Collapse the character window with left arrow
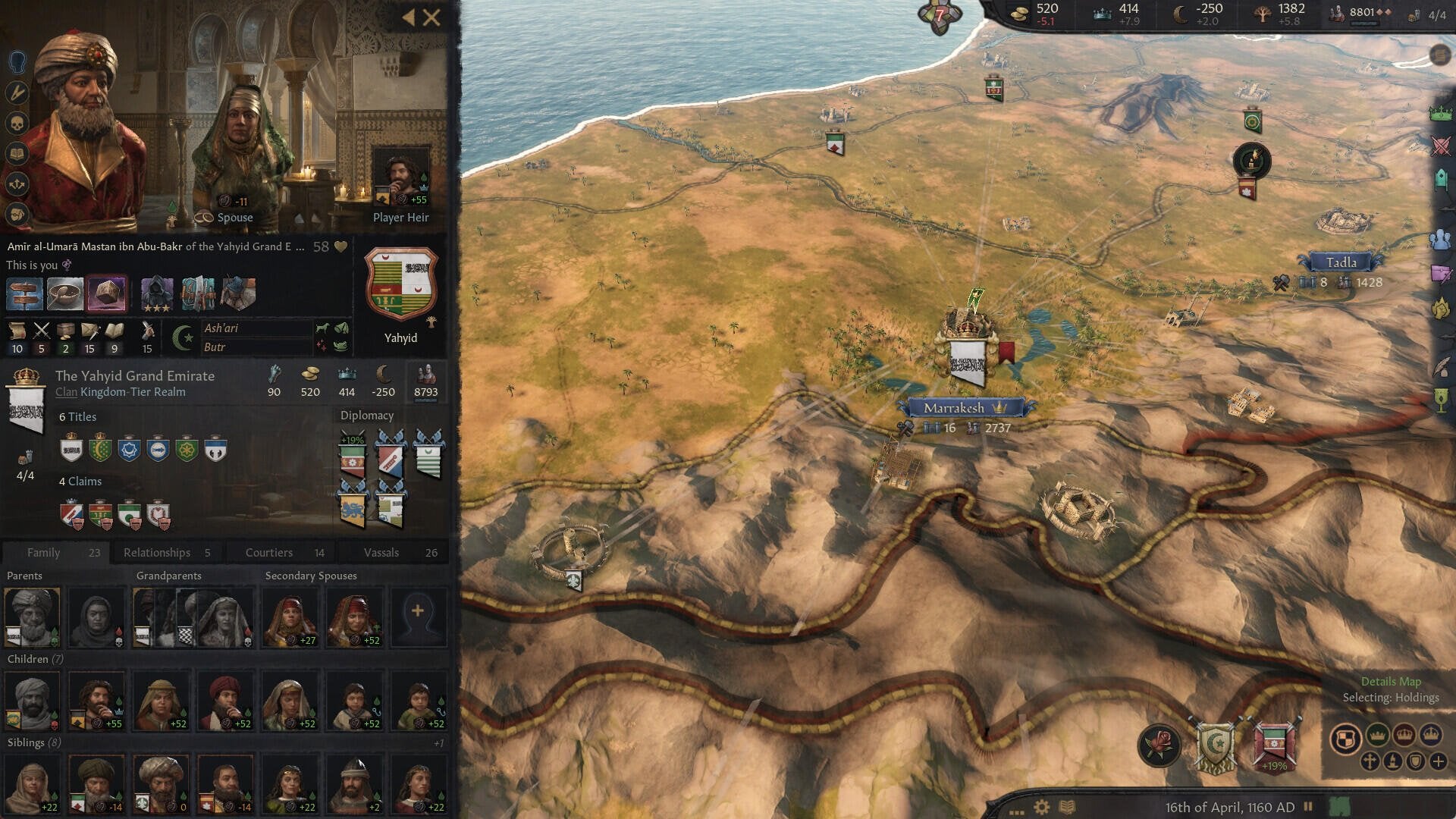Viewport: 1456px width, 819px height. pyautogui.click(x=407, y=17)
